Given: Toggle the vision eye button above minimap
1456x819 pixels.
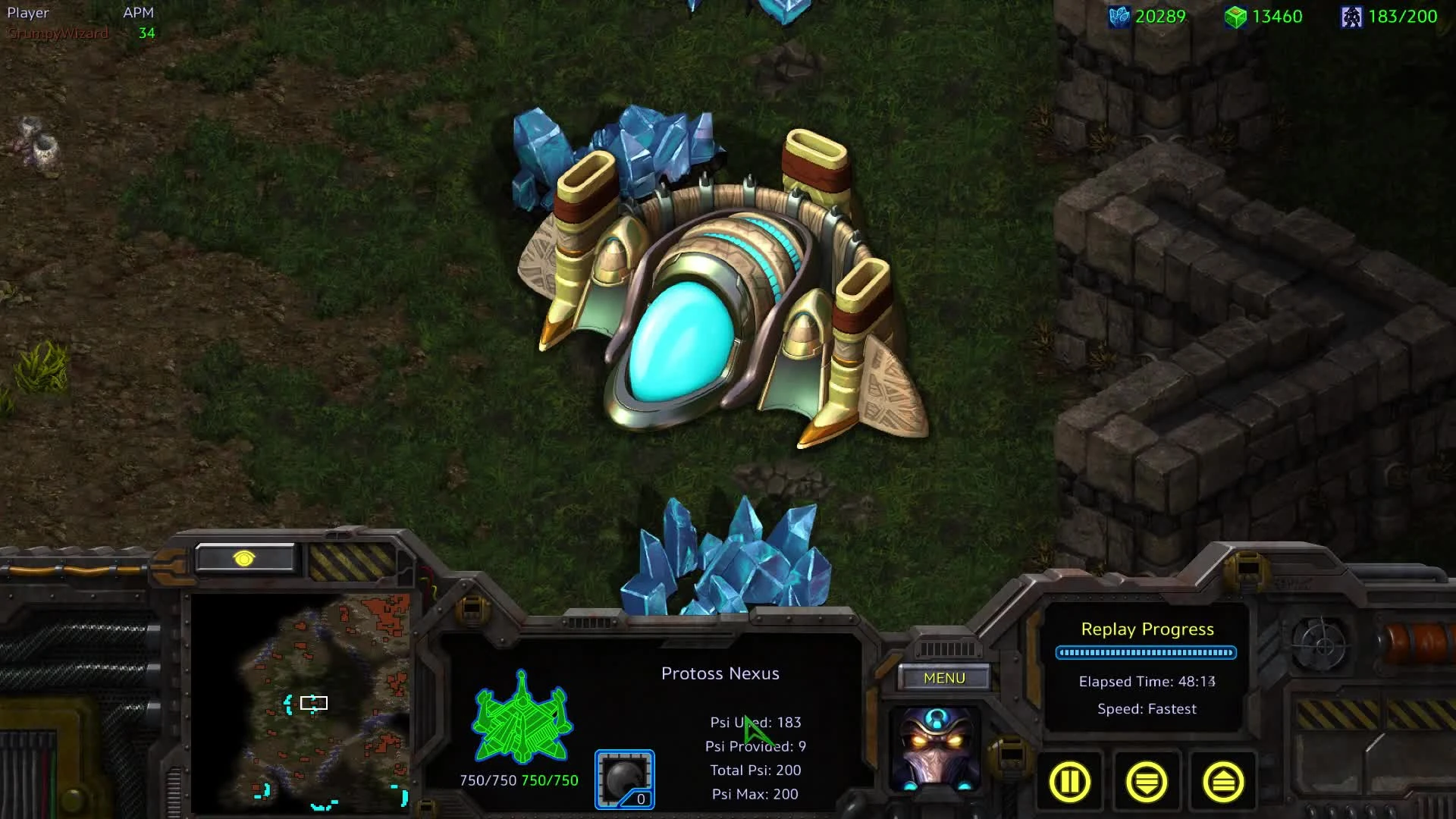Looking at the screenshot, I should 244,559.
